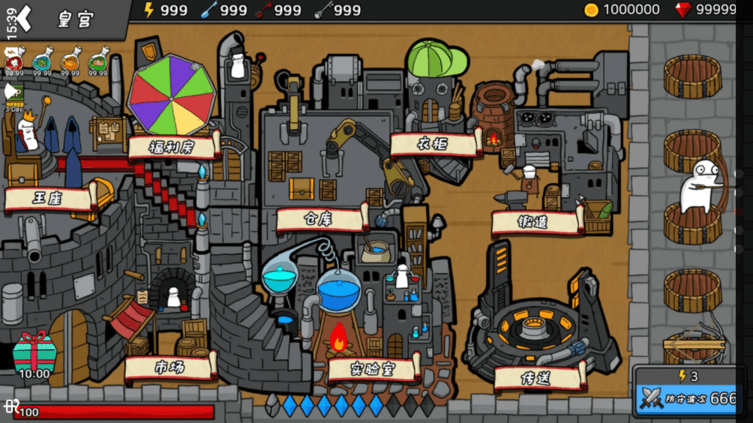Tap the lightning energy counter
Image resolution: width=753 pixels, height=423 pixels.
click(x=165, y=10)
